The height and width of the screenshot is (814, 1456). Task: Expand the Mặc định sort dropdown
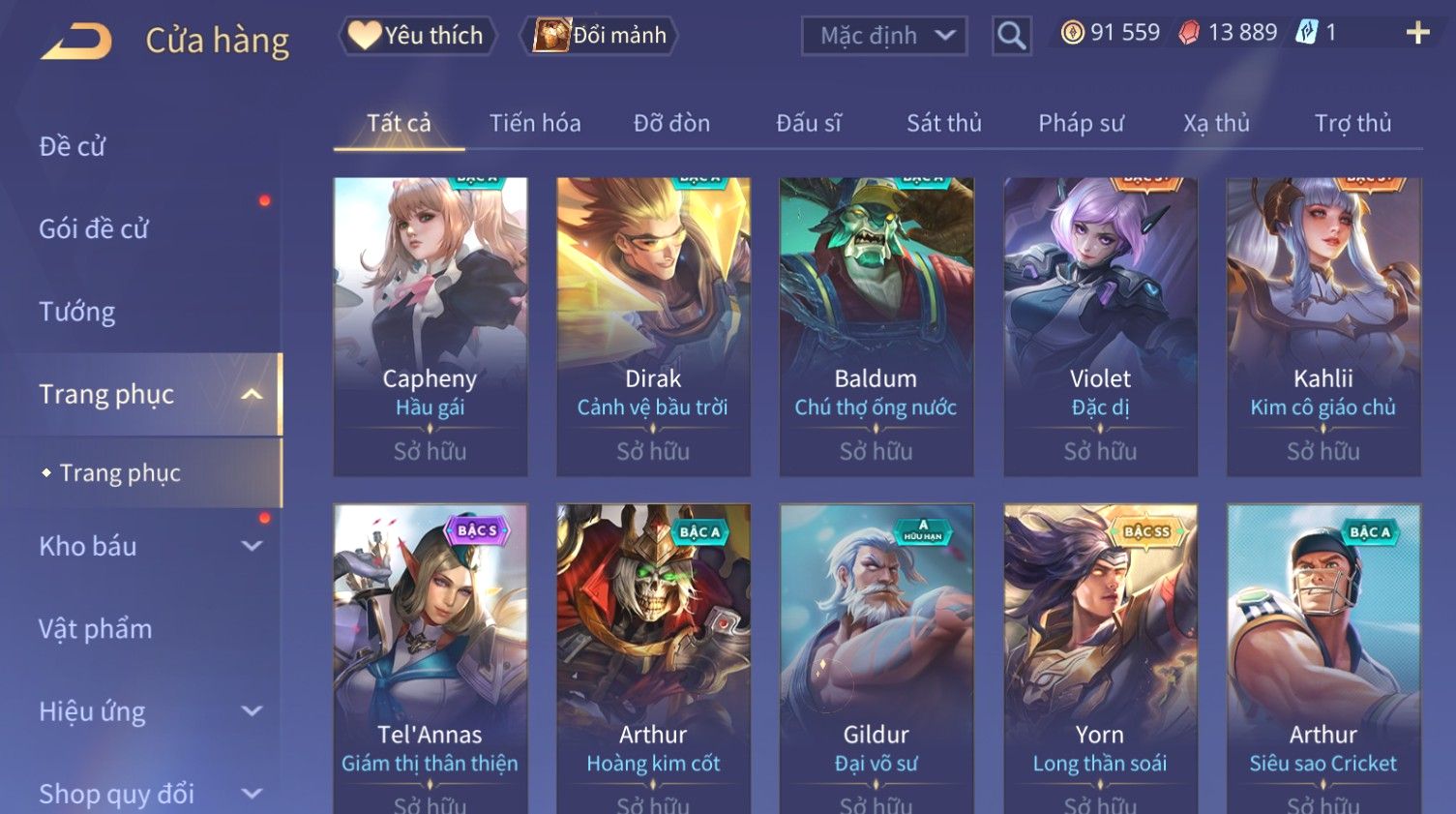click(x=884, y=36)
